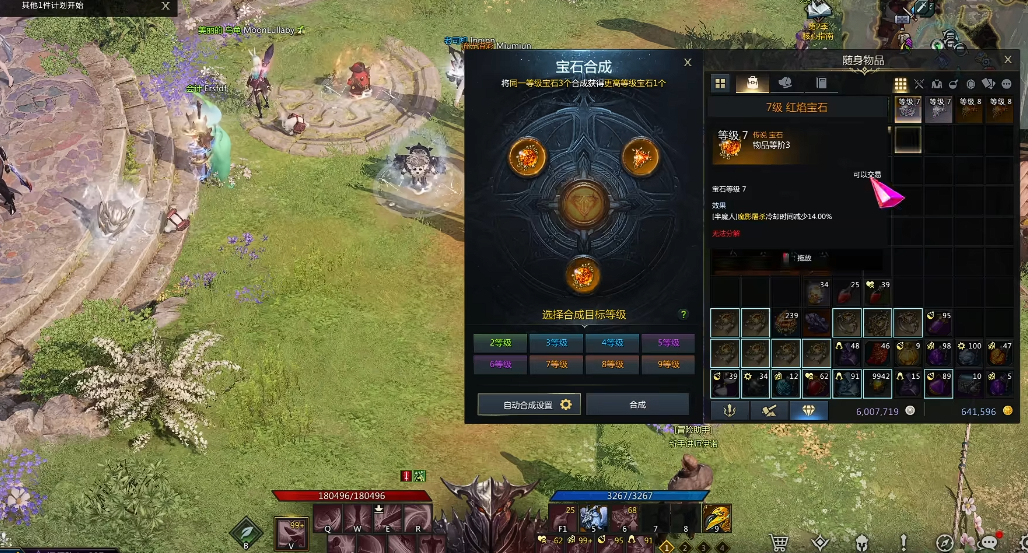Image resolution: width=1028 pixels, height=553 pixels.
Task: Choose 5等级 as fusion target
Action: [x=667, y=342]
